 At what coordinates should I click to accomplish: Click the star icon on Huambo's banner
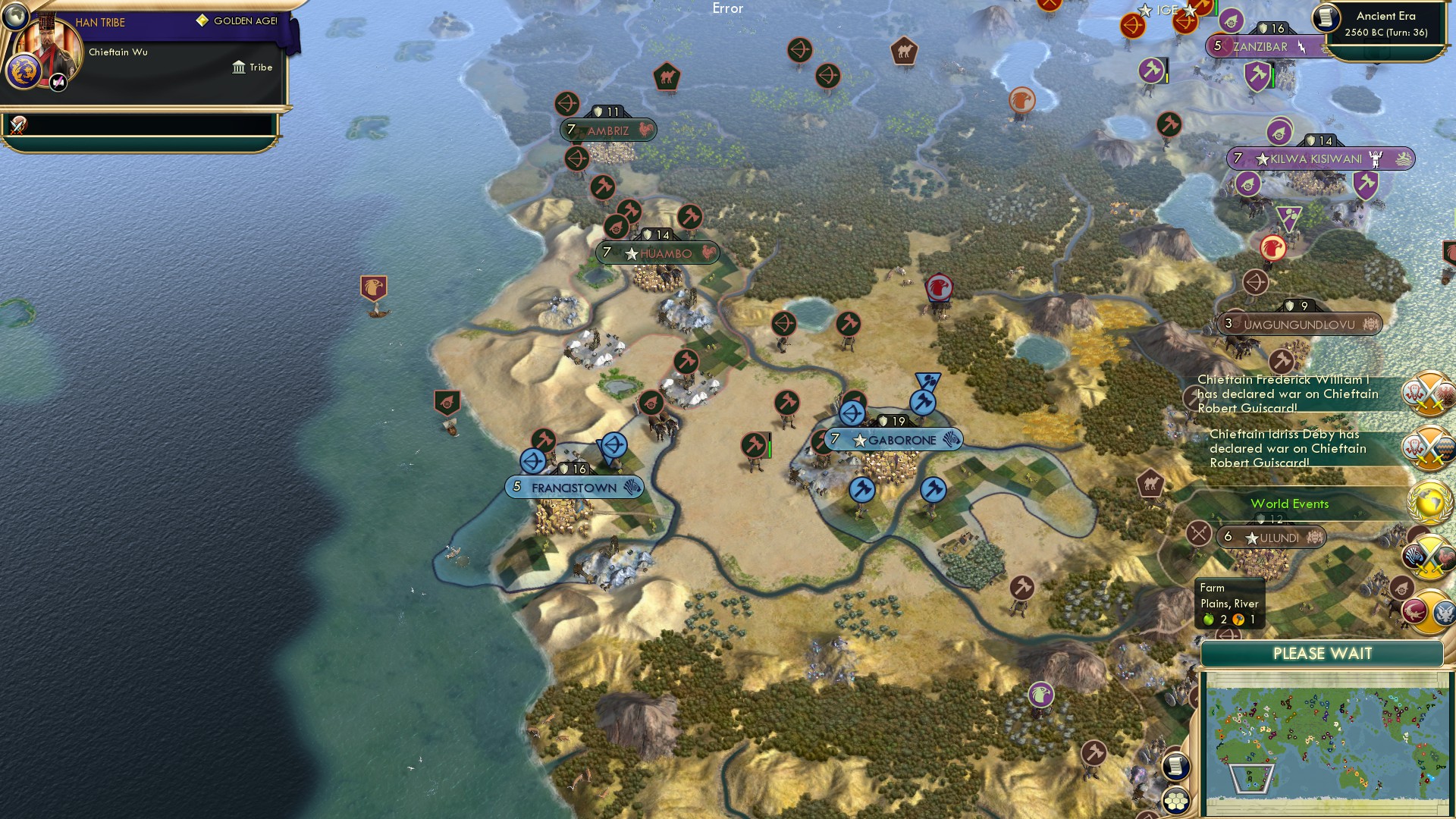coord(632,254)
